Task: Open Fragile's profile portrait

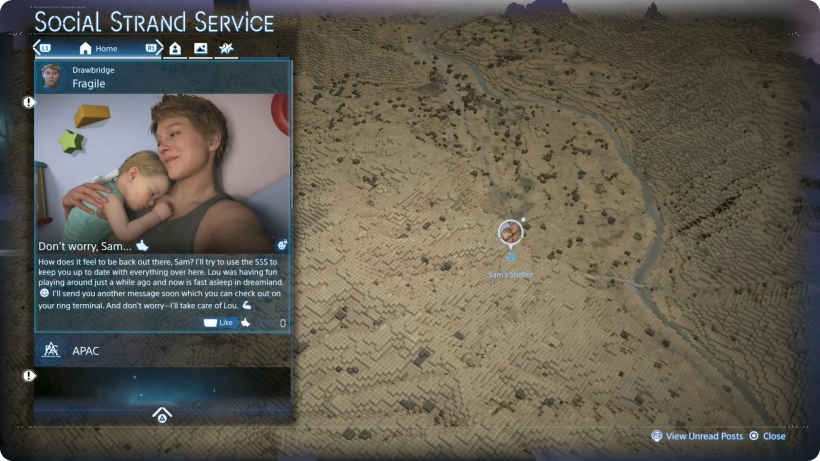Action: (53, 77)
